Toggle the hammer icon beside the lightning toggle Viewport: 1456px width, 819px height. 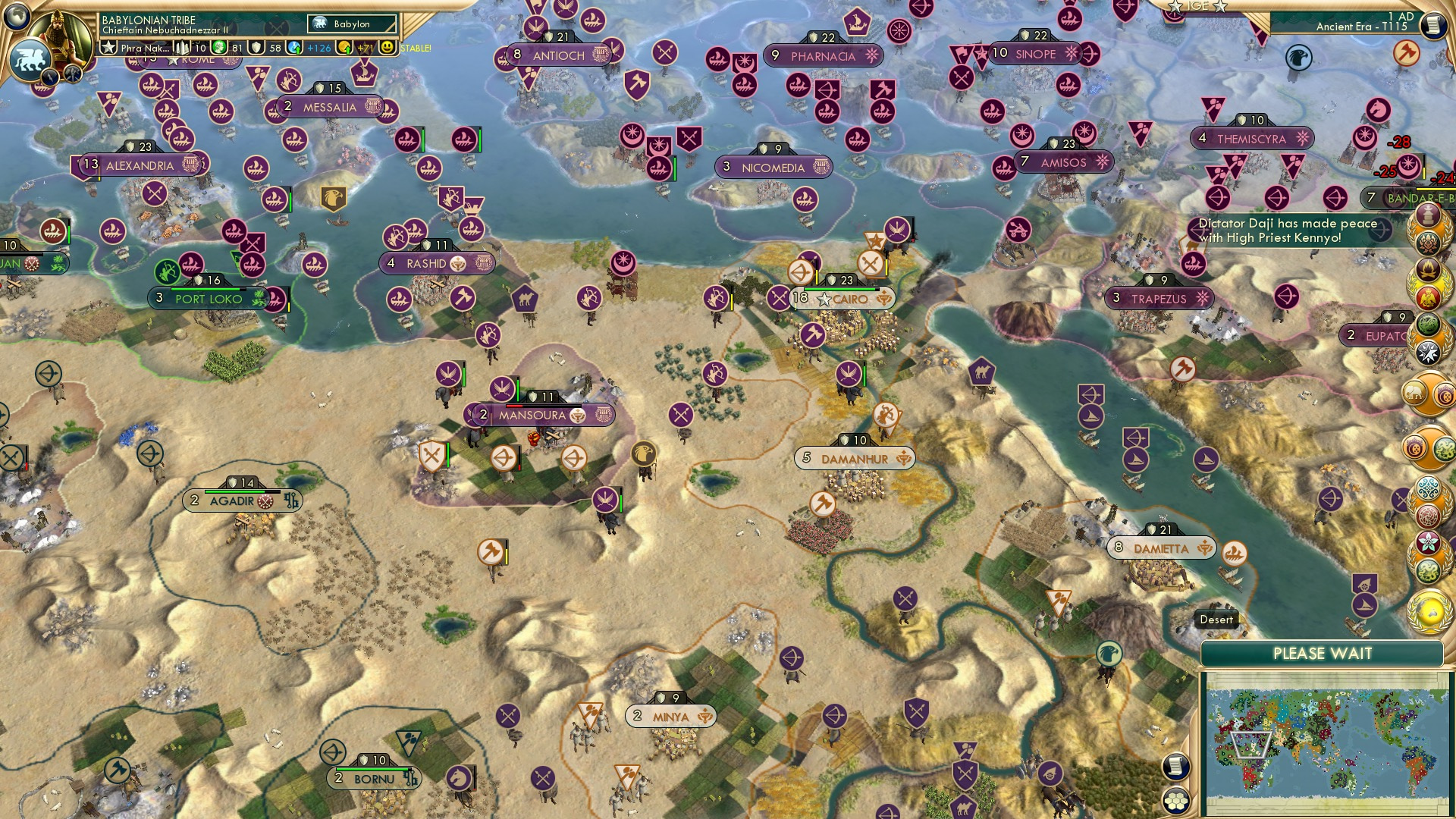73,75
